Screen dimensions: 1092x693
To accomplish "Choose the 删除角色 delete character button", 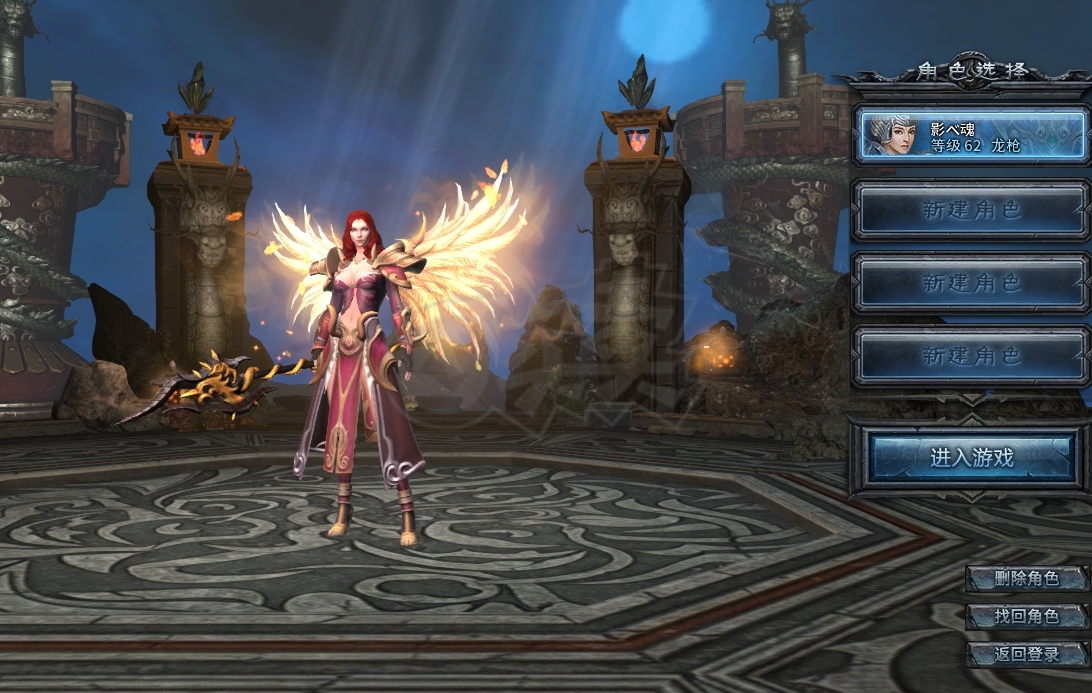I will tap(1026, 578).
